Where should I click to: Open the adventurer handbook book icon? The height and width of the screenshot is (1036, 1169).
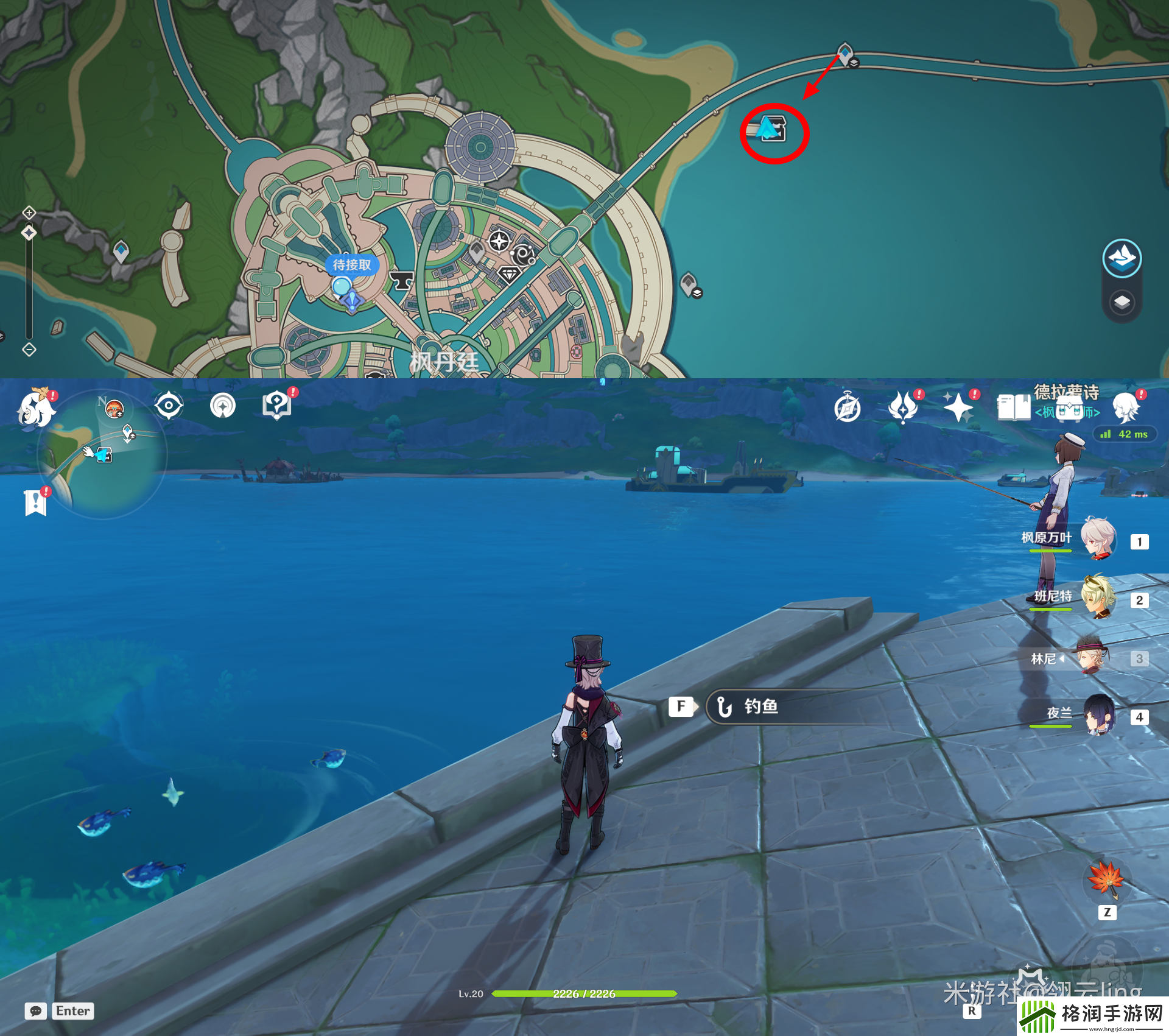[1013, 407]
